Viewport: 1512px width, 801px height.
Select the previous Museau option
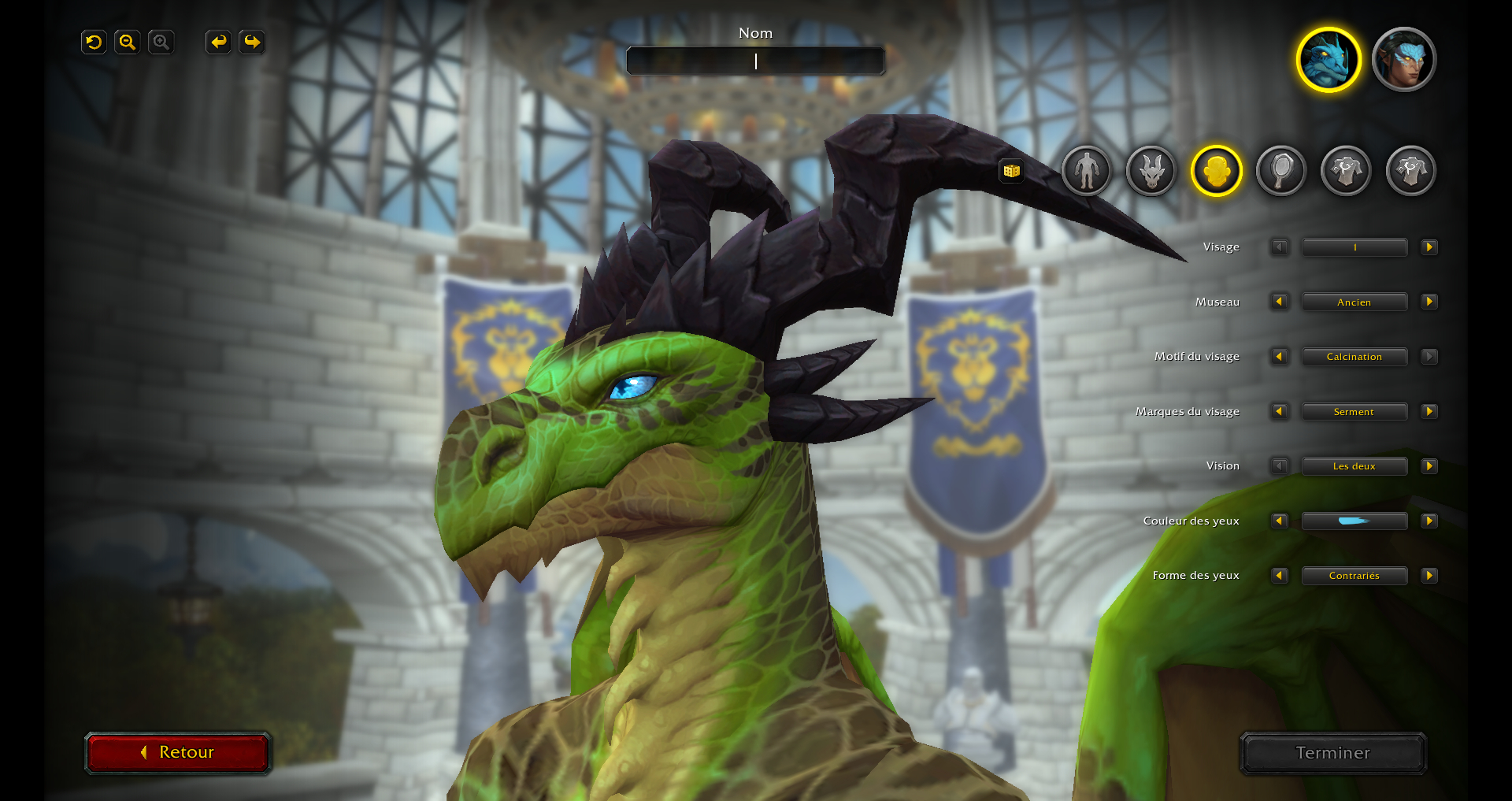pos(1279,302)
